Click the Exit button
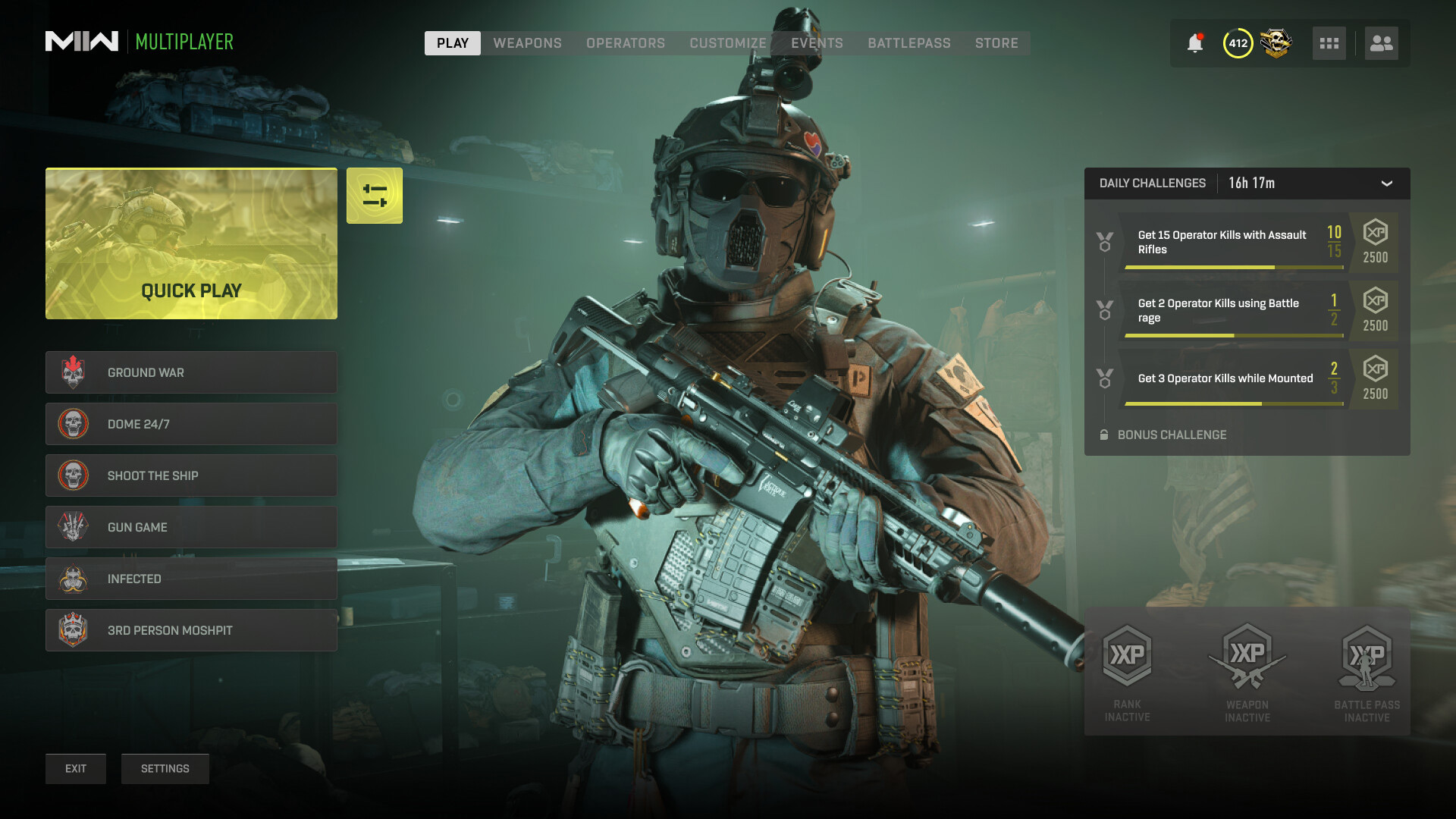1456x819 pixels. pyautogui.click(x=76, y=769)
